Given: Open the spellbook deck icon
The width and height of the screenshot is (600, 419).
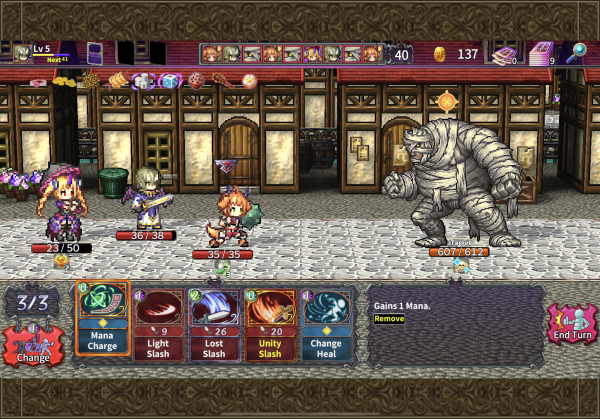Looking at the screenshot, I should (506, 54).
